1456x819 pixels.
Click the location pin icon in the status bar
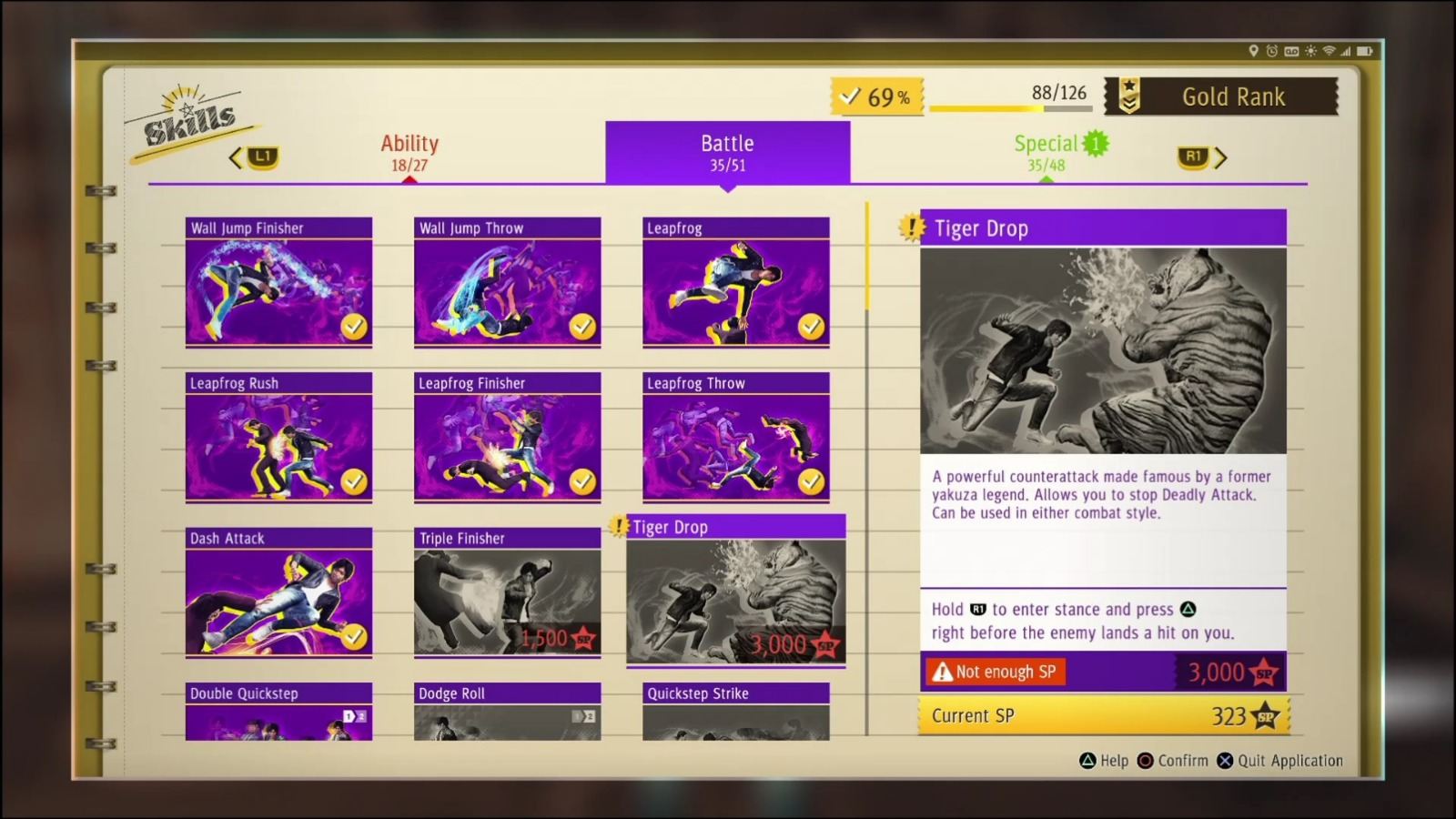click(1254, 52)
